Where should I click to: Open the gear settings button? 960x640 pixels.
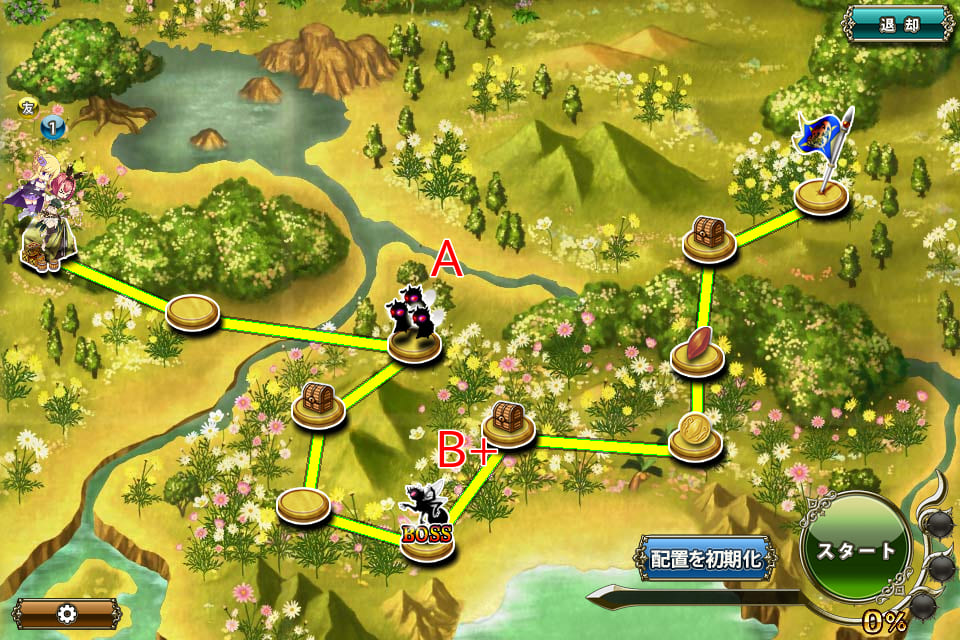click(x=67, y=613)
